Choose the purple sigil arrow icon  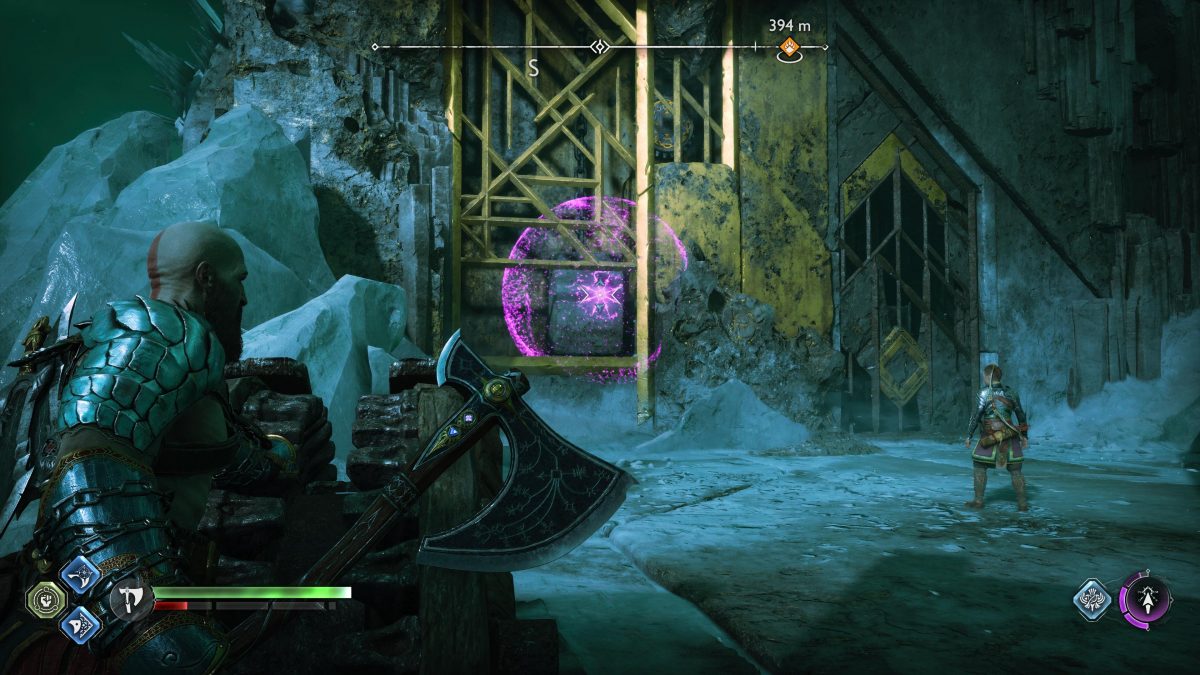(1144, 600)
